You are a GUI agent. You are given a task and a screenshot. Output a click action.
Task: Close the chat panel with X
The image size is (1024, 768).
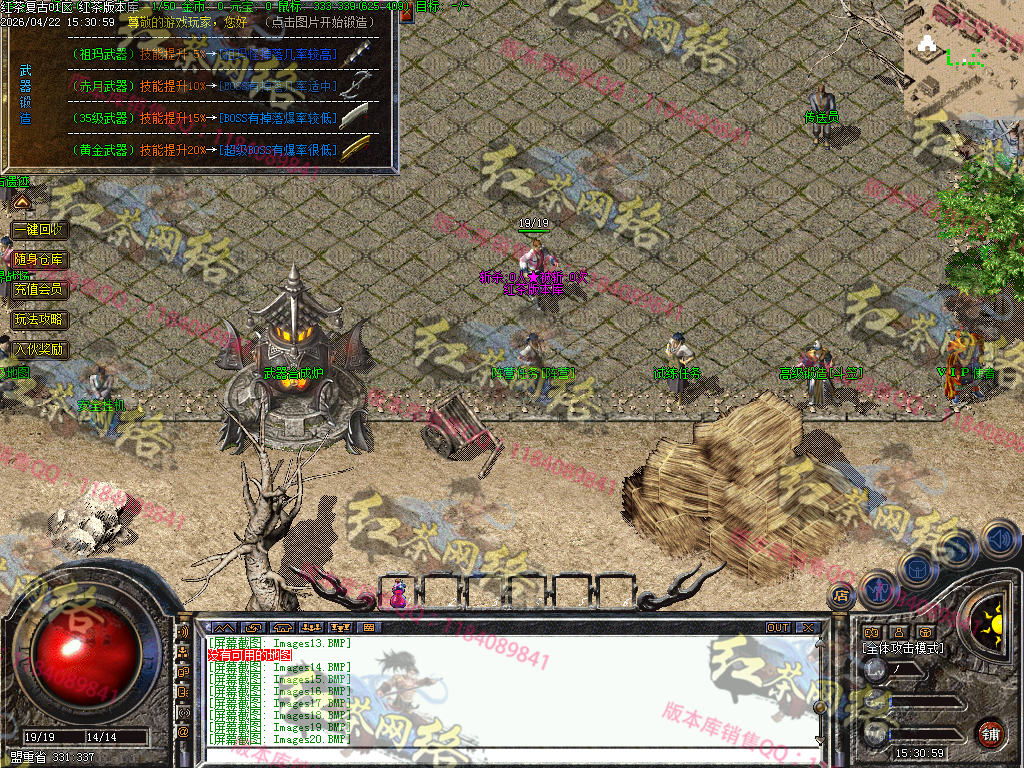point(808,628)
